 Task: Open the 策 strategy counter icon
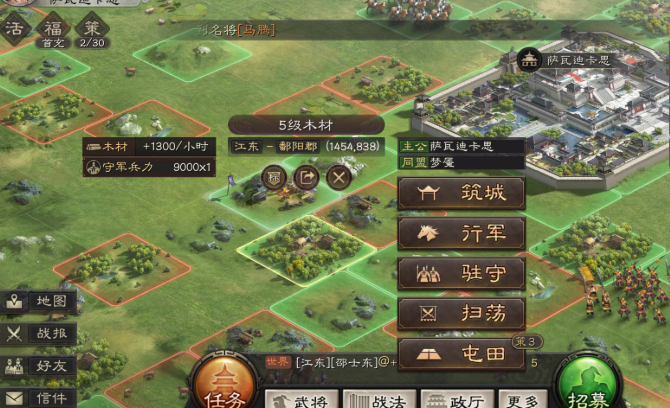[90, 30]
